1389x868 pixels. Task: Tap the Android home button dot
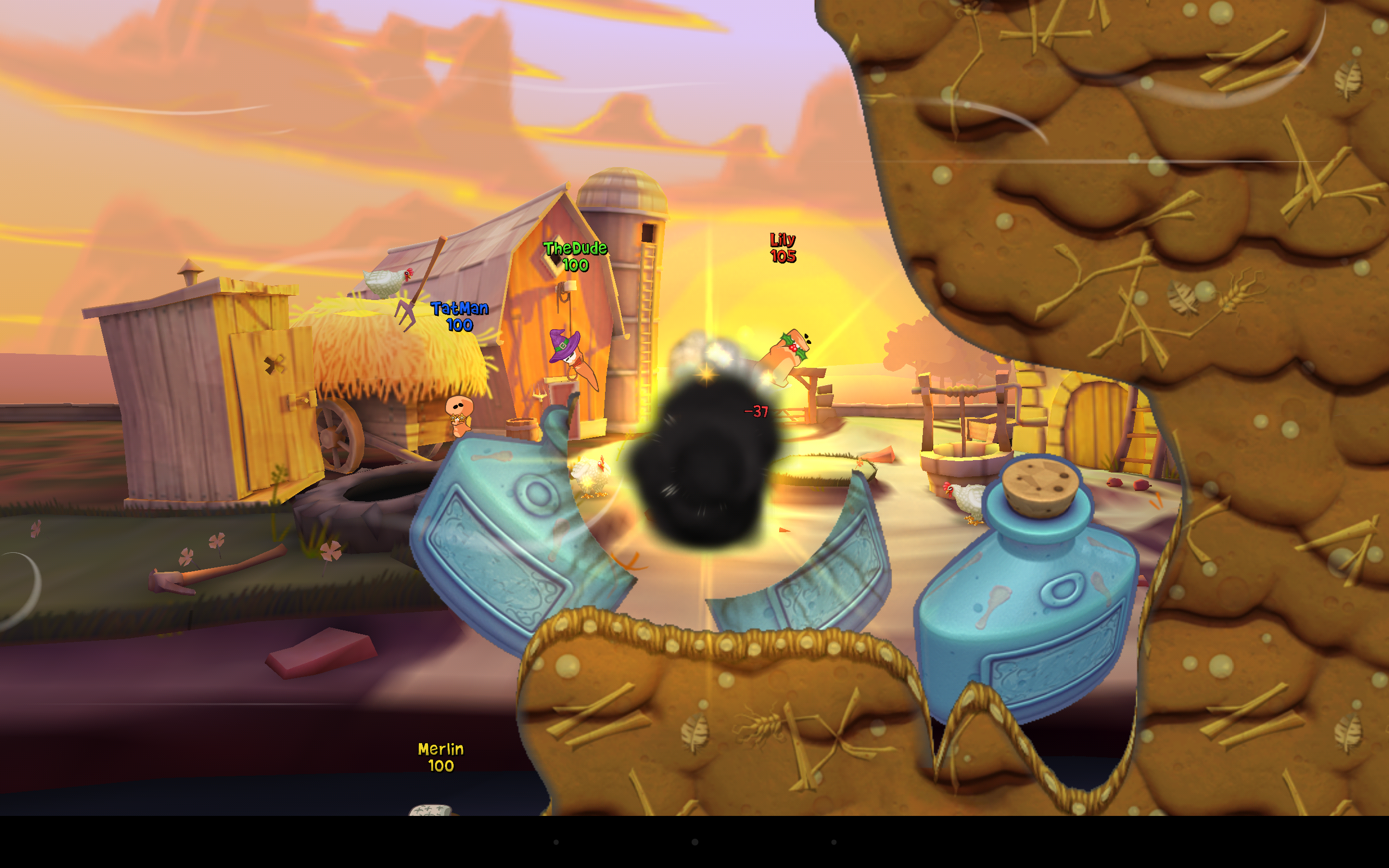[x=694, y=843]
